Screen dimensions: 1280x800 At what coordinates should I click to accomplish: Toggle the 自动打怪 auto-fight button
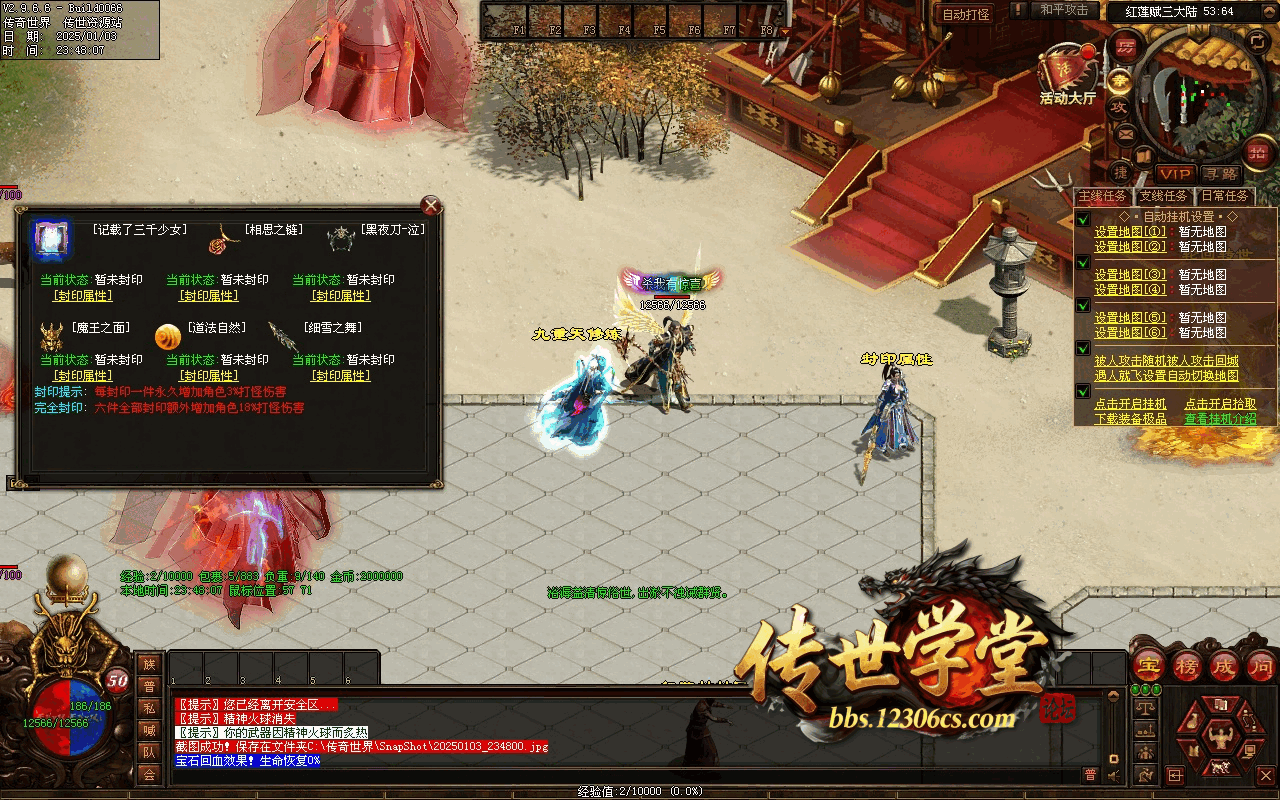coord(966,14)
